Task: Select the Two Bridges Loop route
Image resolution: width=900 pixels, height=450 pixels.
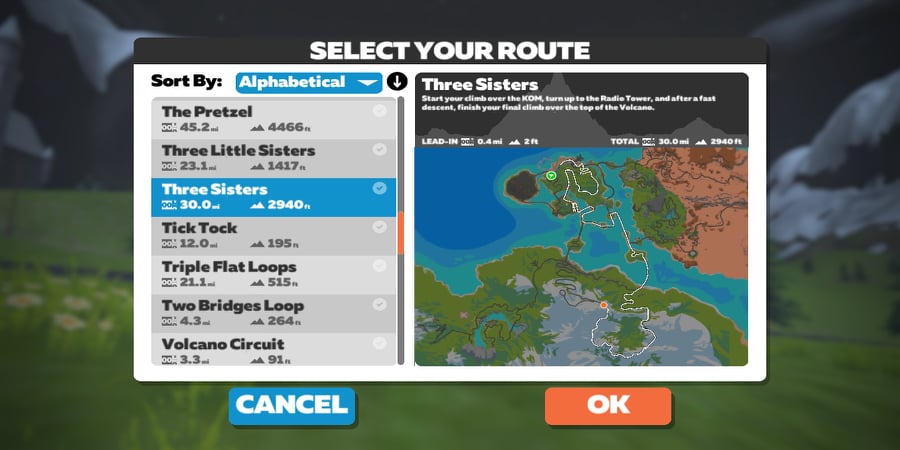Action: (273, 312)
